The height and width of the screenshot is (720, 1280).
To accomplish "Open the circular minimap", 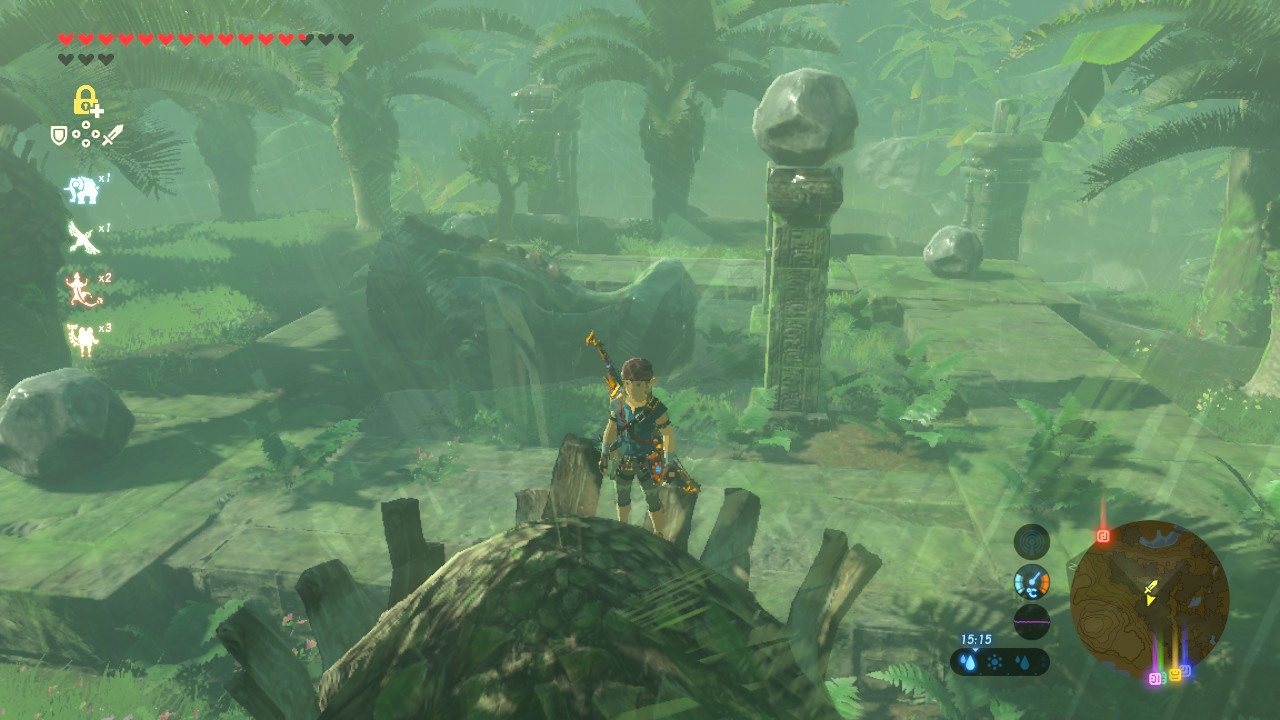I will [x=1149, y=599].
